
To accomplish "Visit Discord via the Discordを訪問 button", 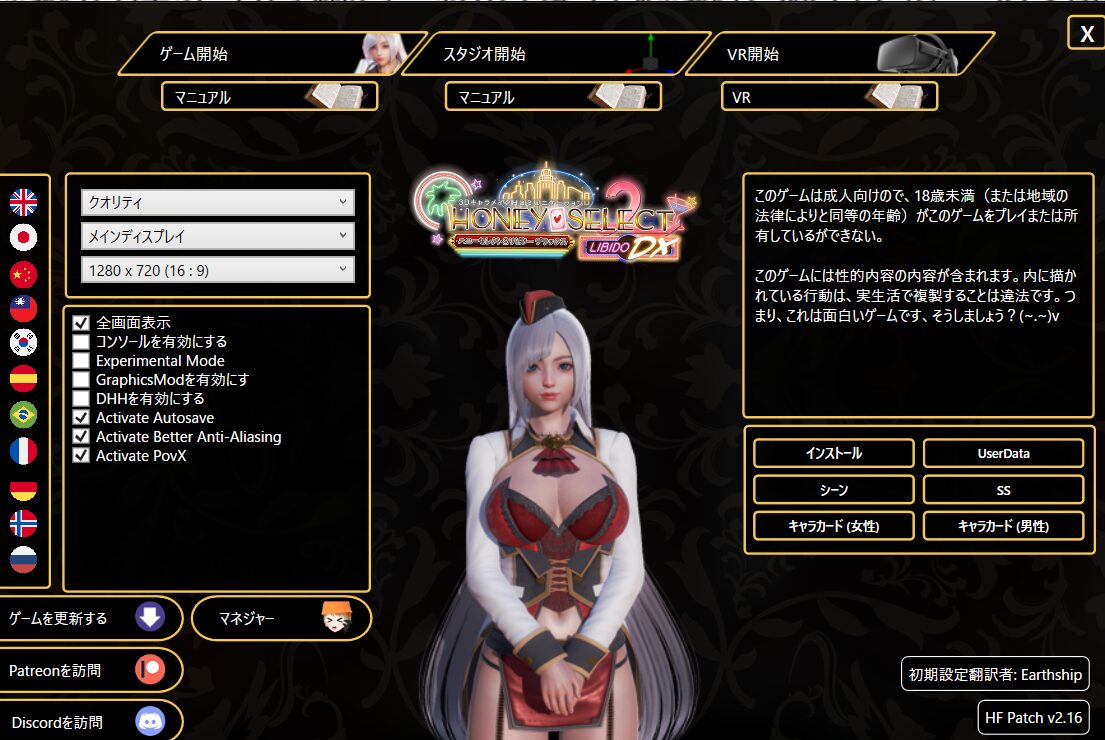I will point(88,722).
